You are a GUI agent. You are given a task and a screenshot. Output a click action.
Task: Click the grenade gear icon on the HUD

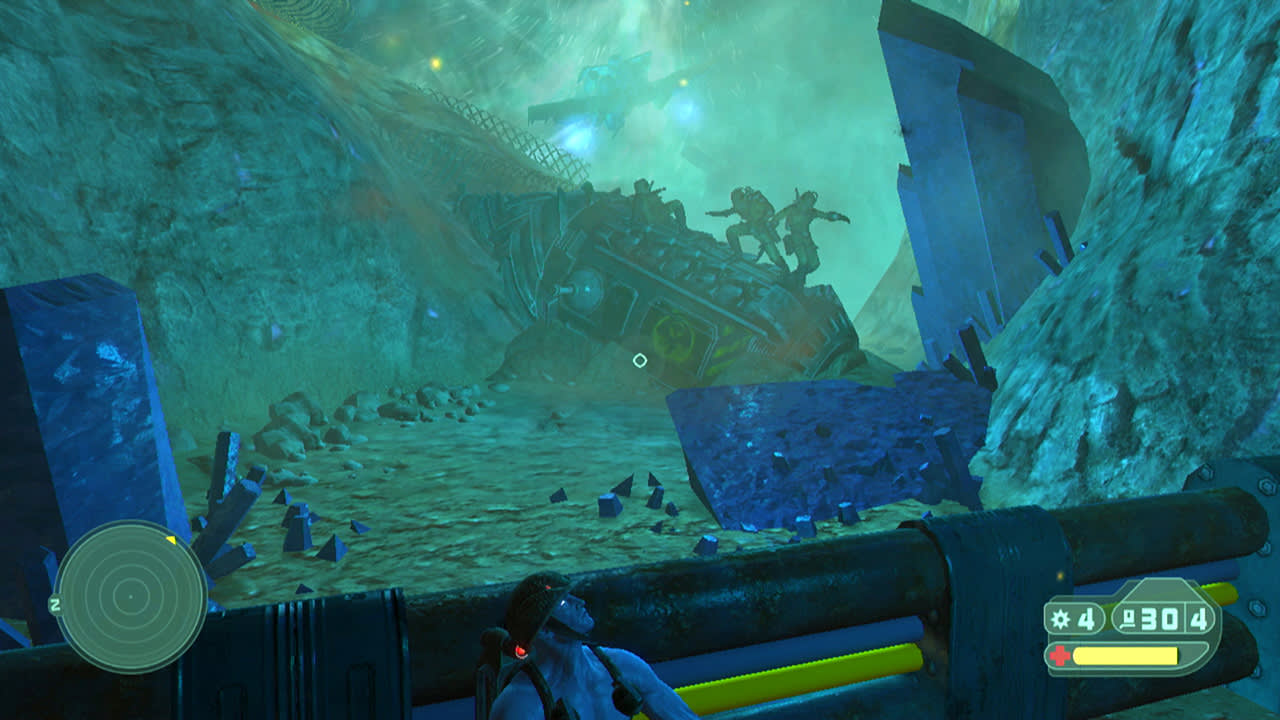pyautogui.click(x=1060, y=617)
